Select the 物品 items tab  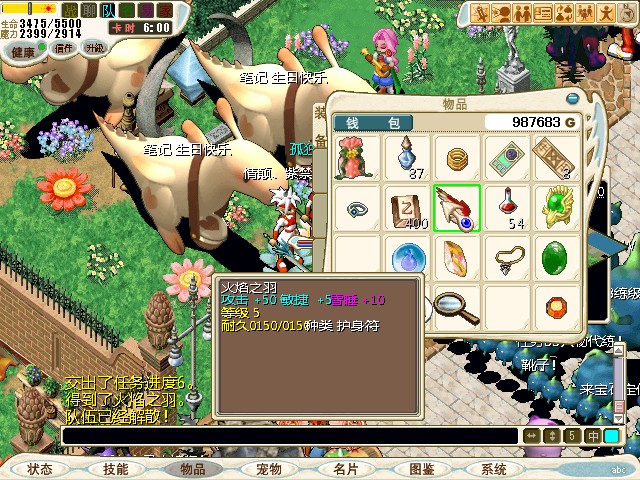click(x=192, y=468)
